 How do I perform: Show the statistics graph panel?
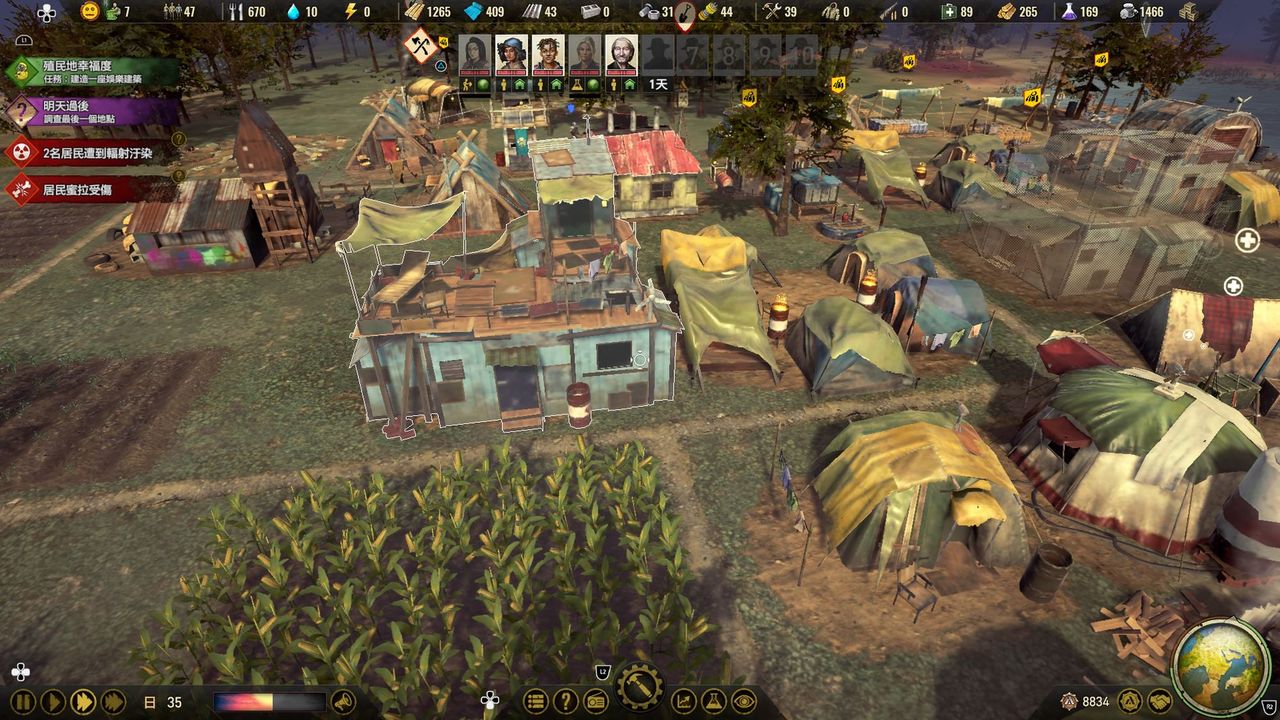coord(684,702)
